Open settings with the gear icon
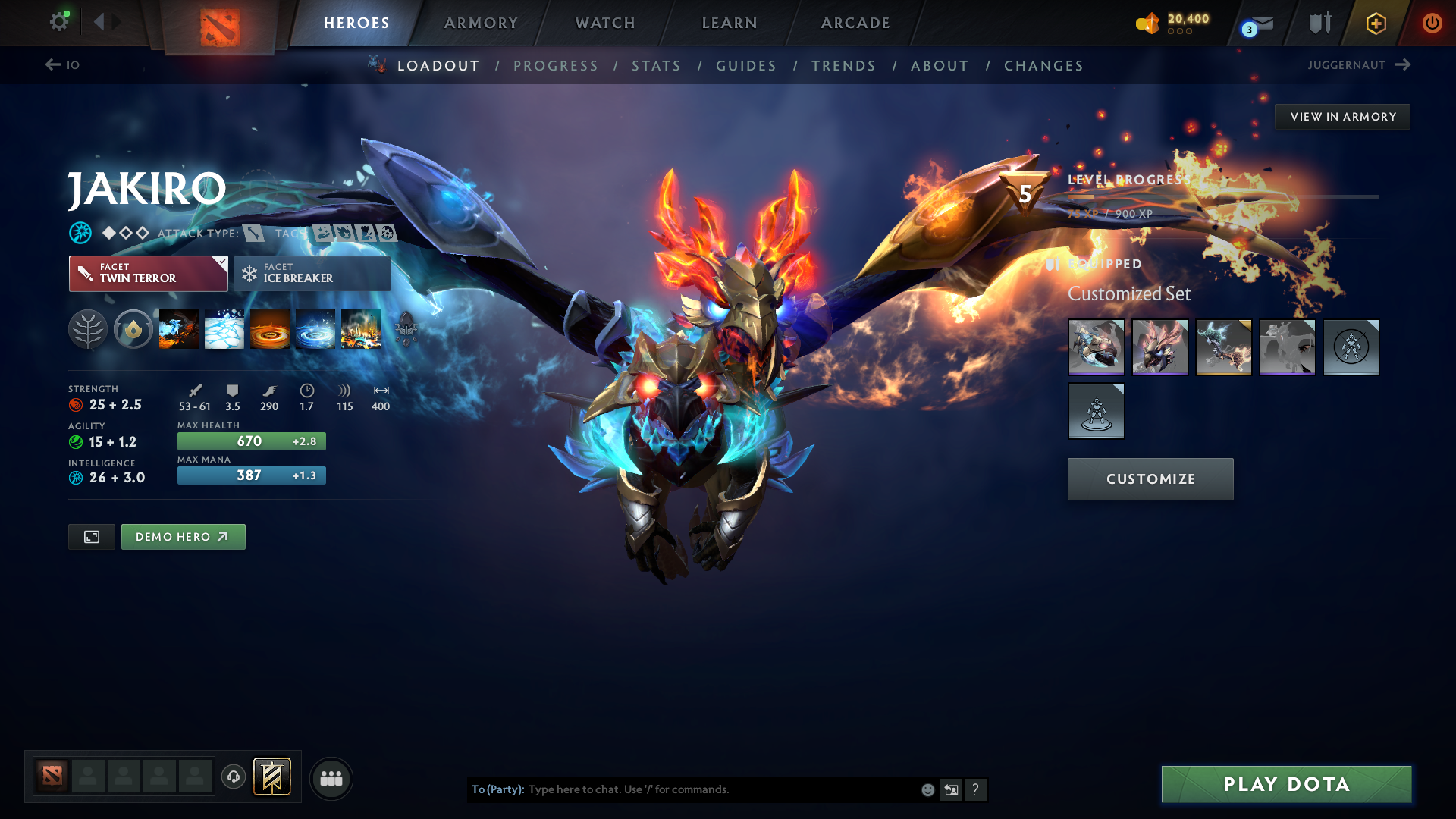The height and width of the screenshot is (819, 1456). [x=58, y=21]
